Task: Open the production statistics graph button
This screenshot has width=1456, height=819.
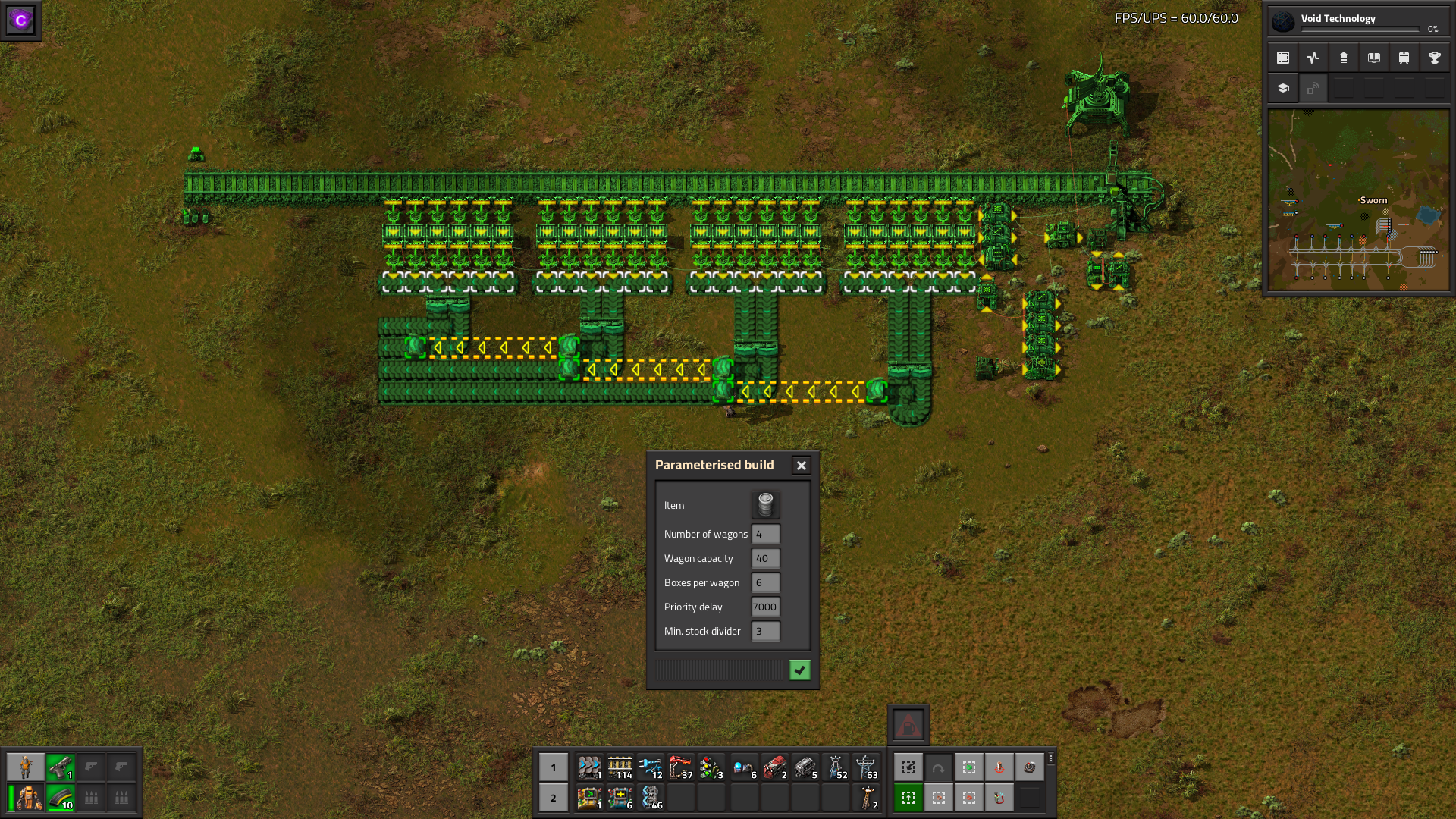Action: [1313, 58]
